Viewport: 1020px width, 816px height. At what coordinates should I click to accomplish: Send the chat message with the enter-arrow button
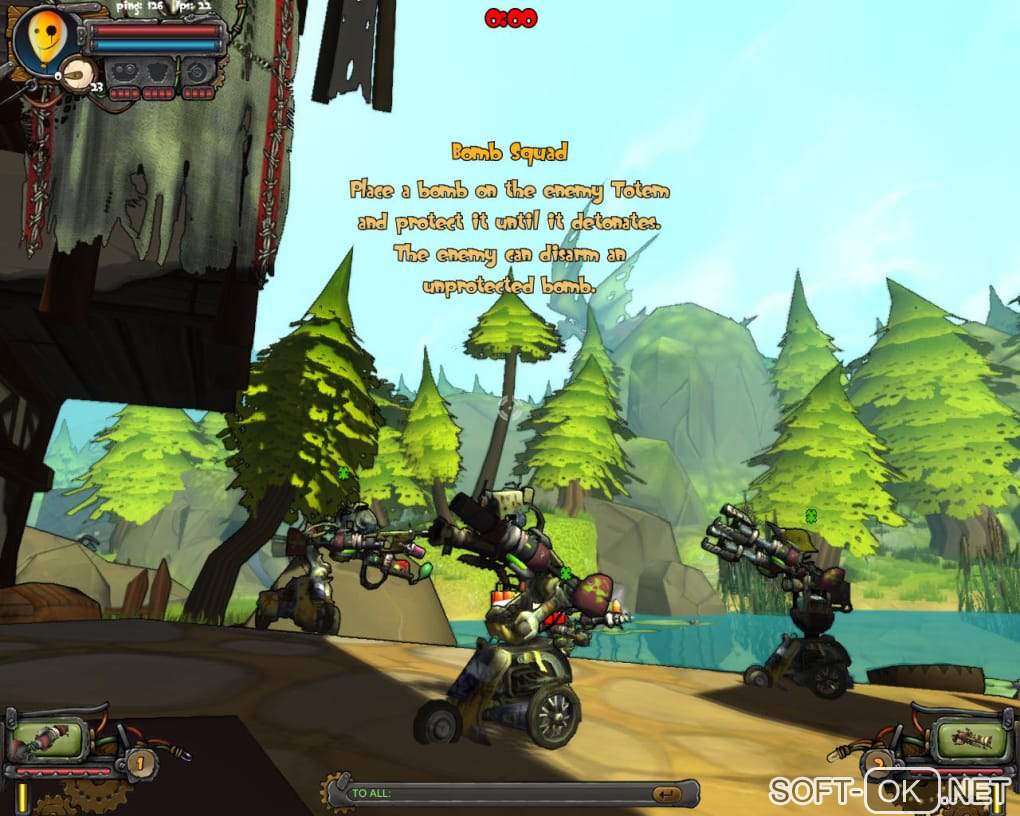click(x=666, y=794)
